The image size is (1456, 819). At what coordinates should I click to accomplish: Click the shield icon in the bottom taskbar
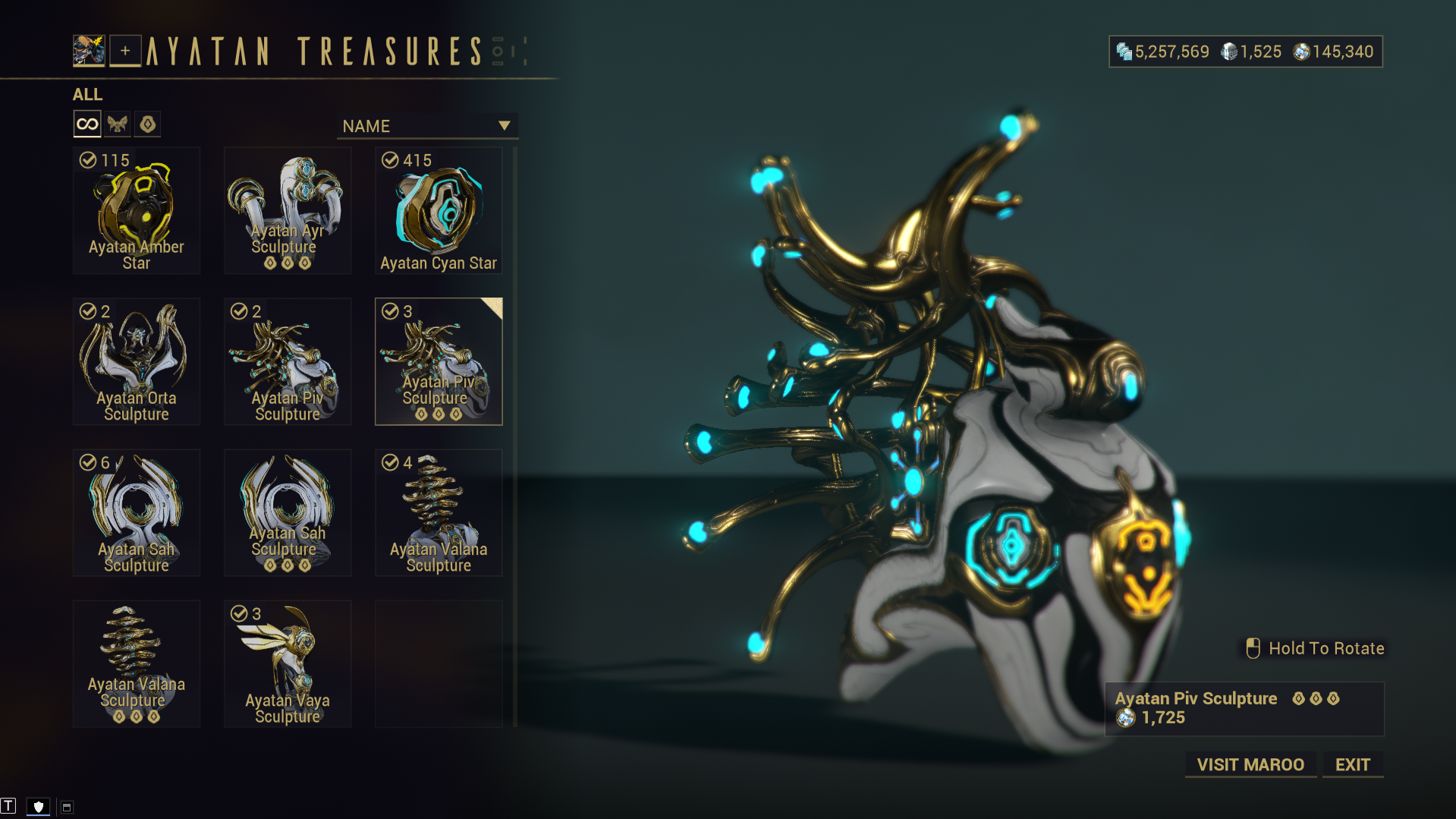38,806
